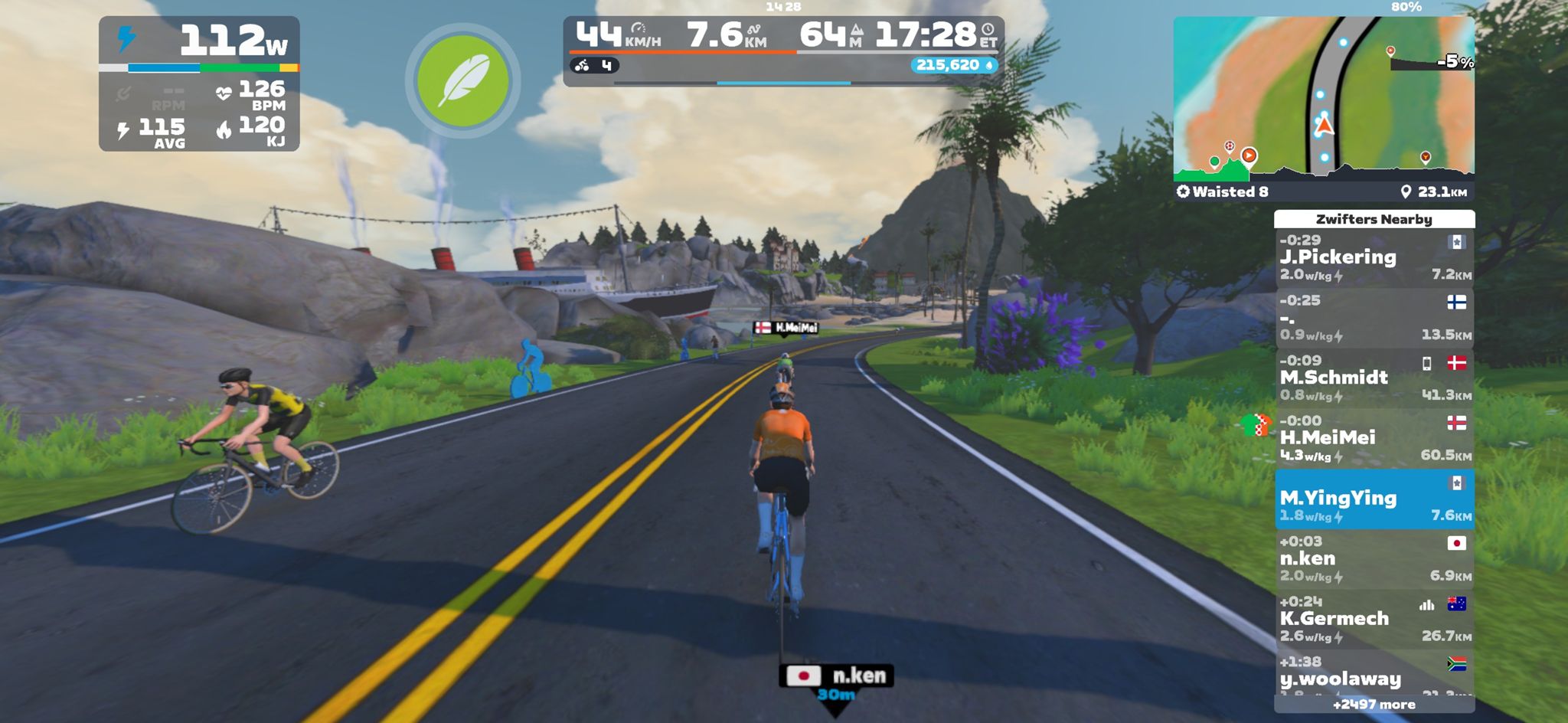This screenshot has height=723, width=1568.
Task: Click the 215,620 drops counter
Action: (x=954, y=65)
